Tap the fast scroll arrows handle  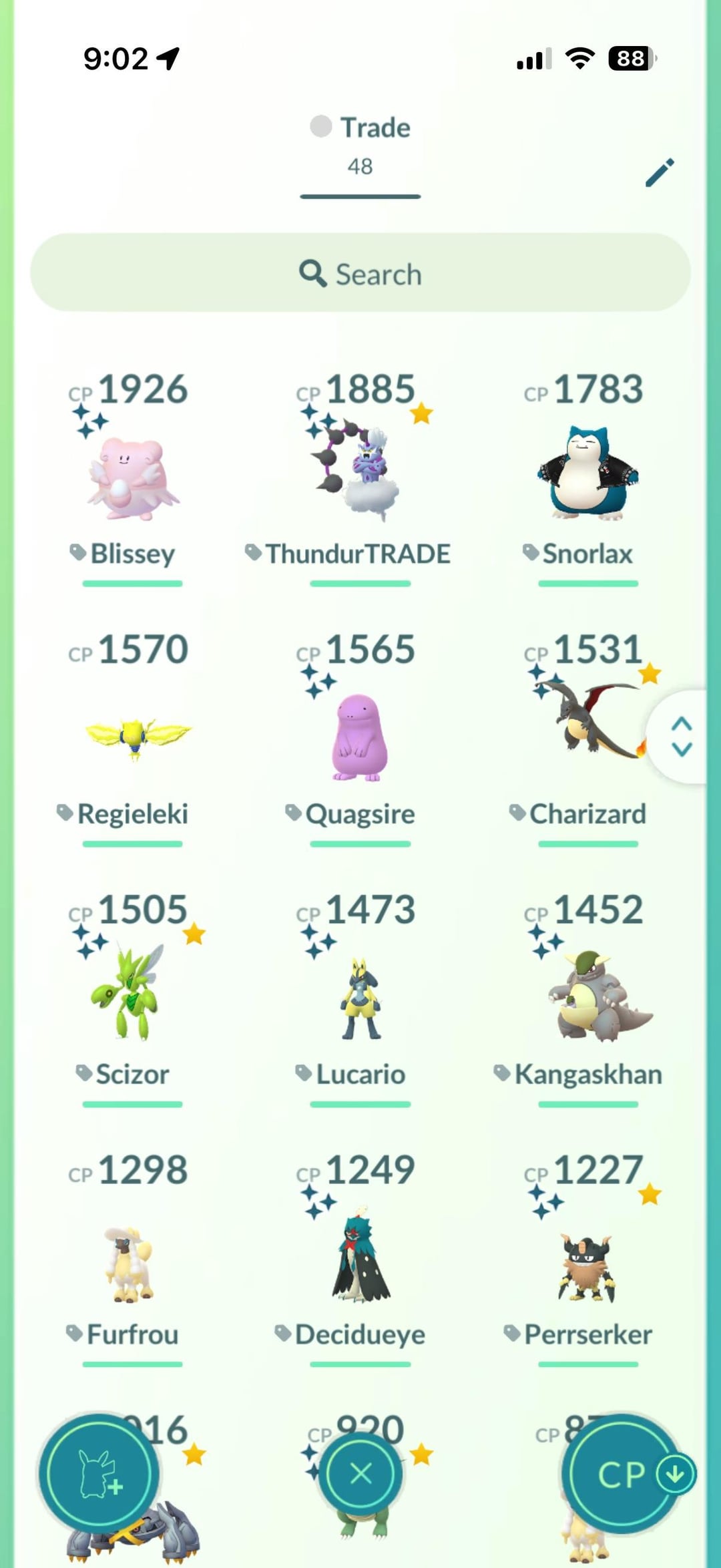pos(681,737)
